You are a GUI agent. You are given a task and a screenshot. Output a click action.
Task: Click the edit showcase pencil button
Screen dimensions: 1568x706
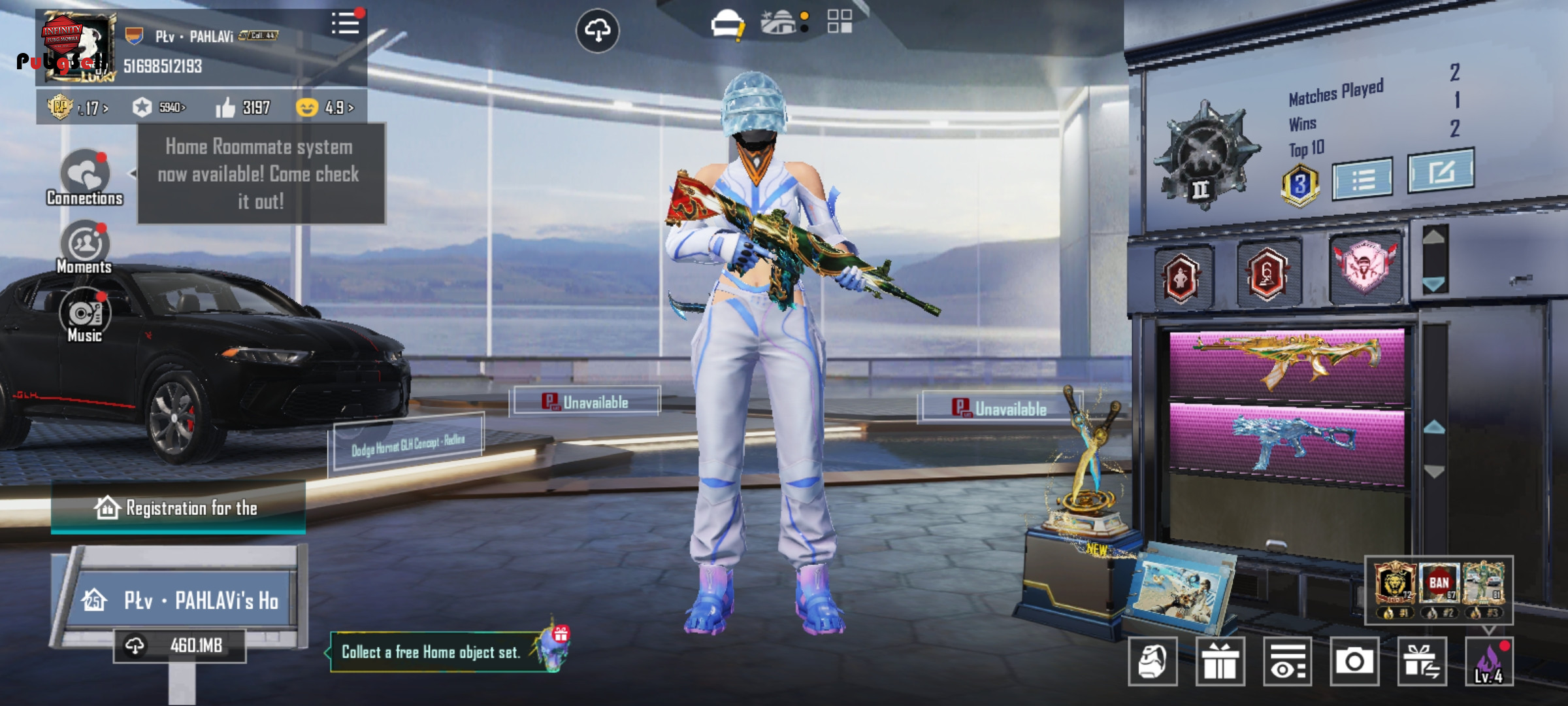pyautogui.click(x=1441, y=171)
